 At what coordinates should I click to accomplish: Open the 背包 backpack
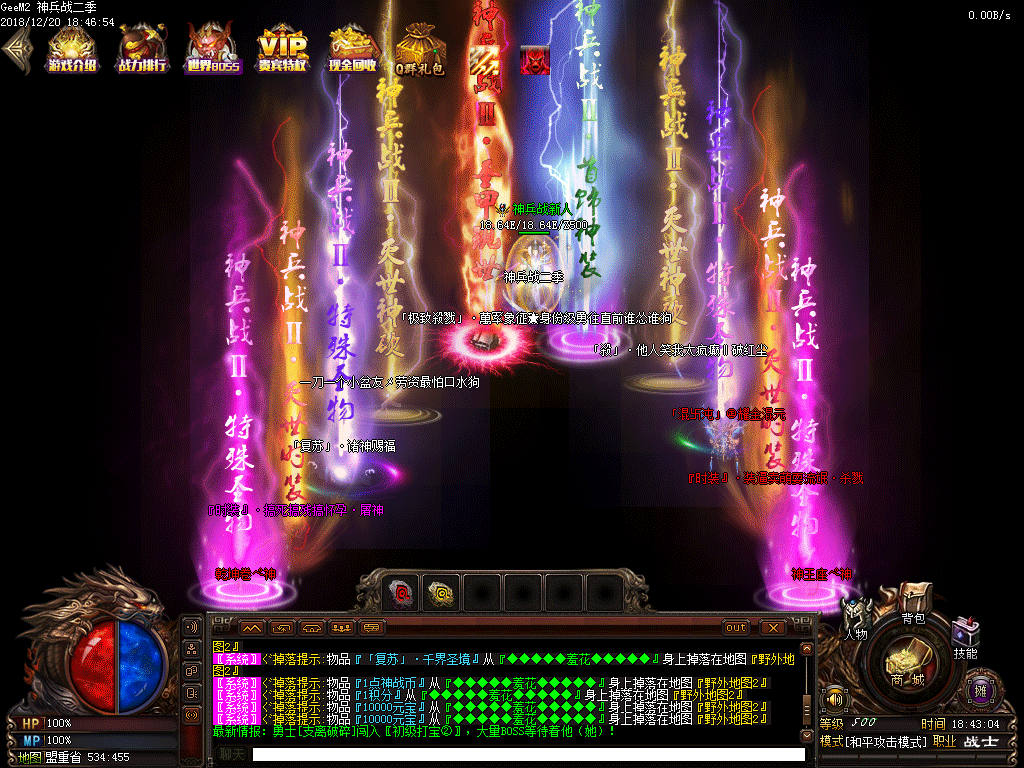coord(913,602)
